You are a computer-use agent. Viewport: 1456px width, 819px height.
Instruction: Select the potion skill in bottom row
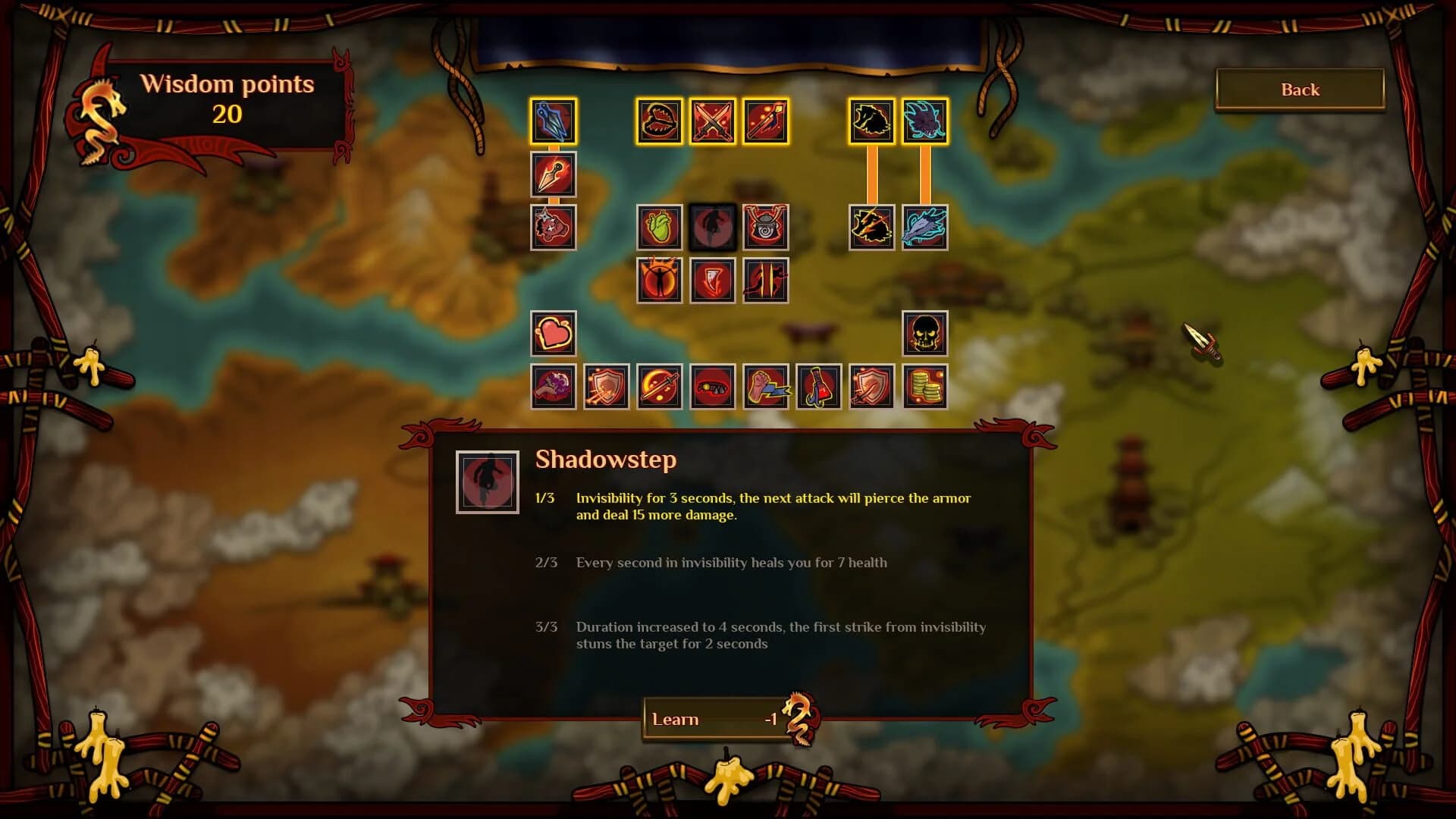(818, 388)
